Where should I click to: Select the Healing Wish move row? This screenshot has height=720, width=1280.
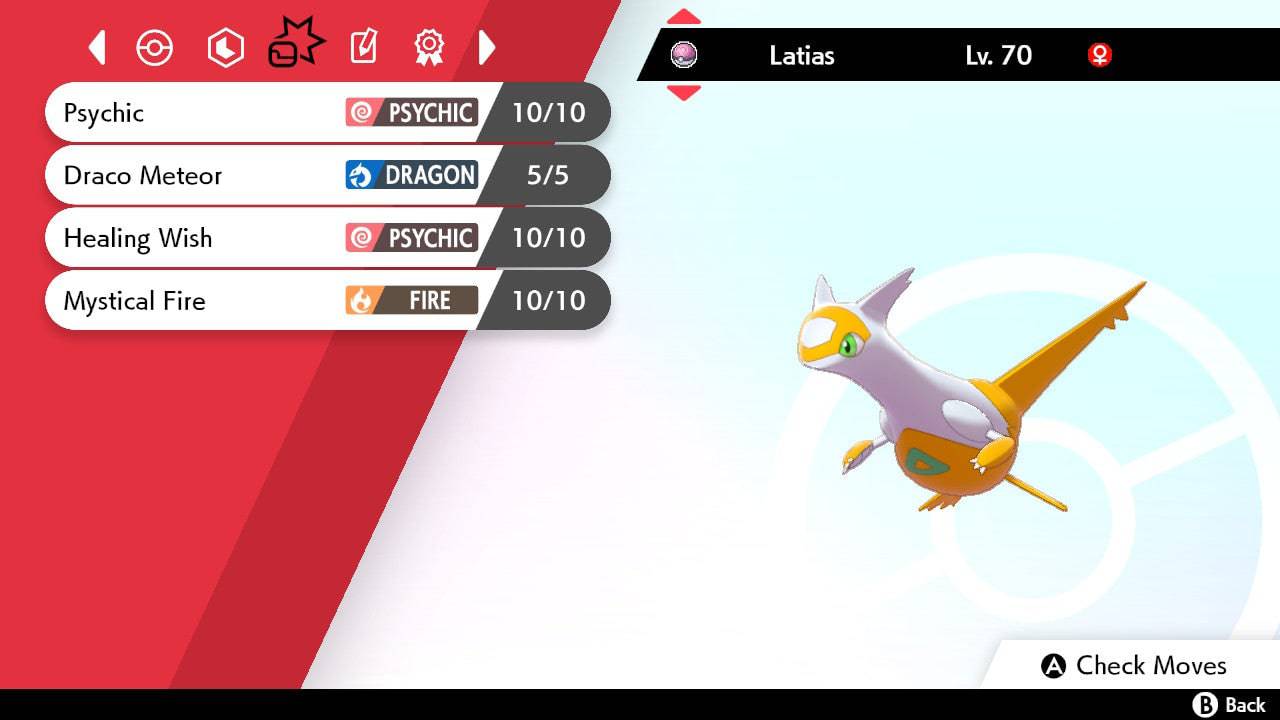[x=327, y=238]
